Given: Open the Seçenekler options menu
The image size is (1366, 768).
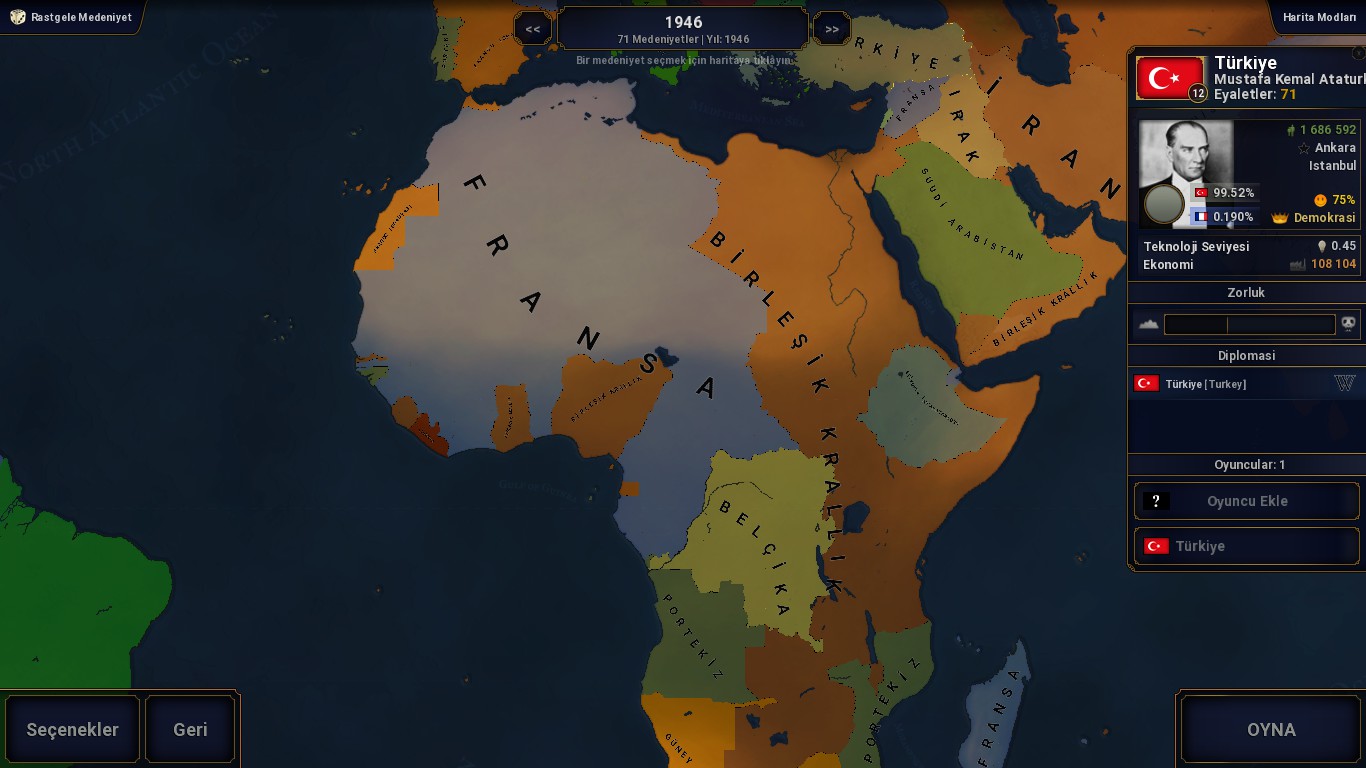Looking at the screenshot, I should click(x=72, y=729).
